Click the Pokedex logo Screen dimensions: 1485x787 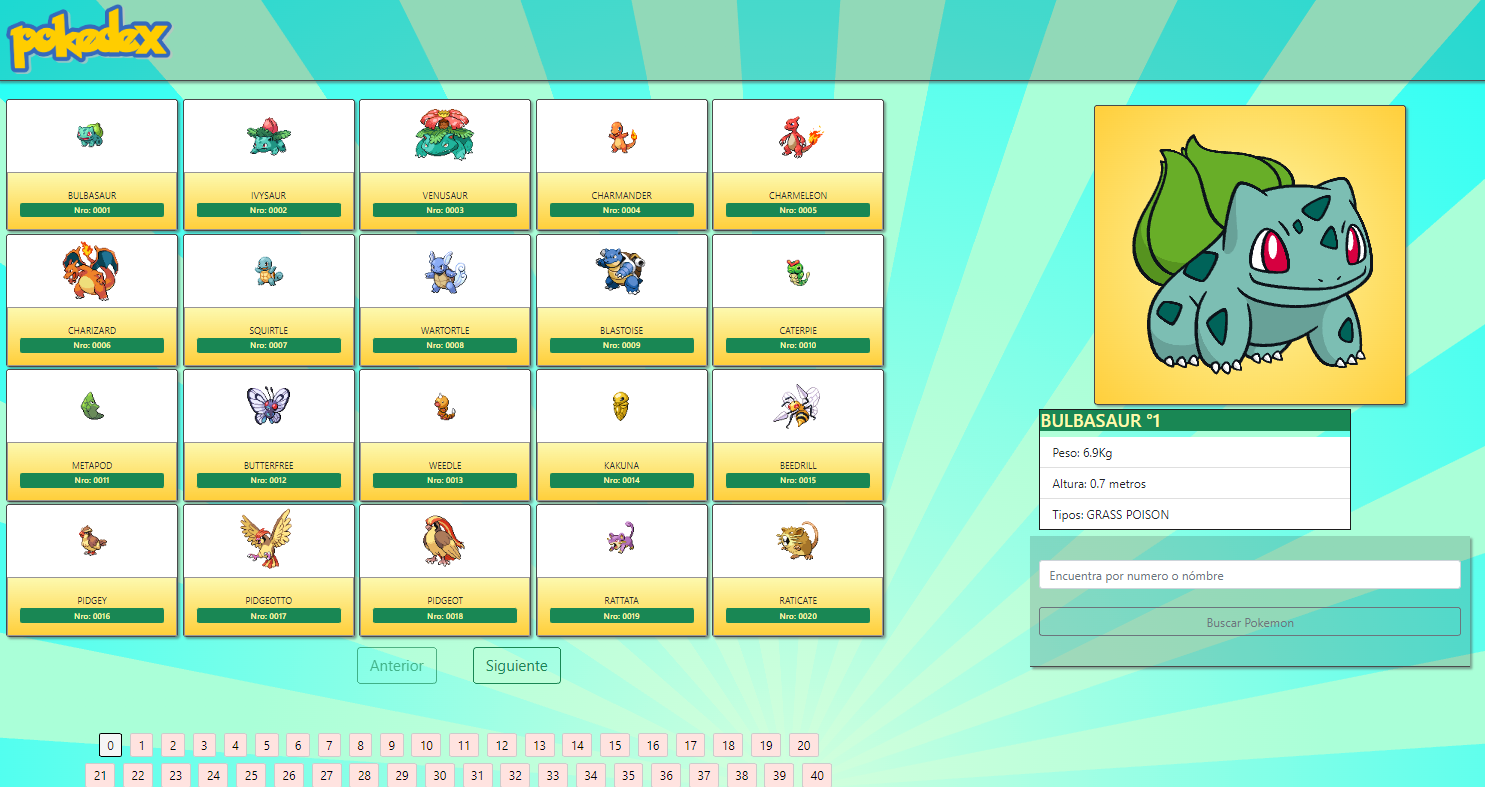pyautogui.click(x=88, y=40)
